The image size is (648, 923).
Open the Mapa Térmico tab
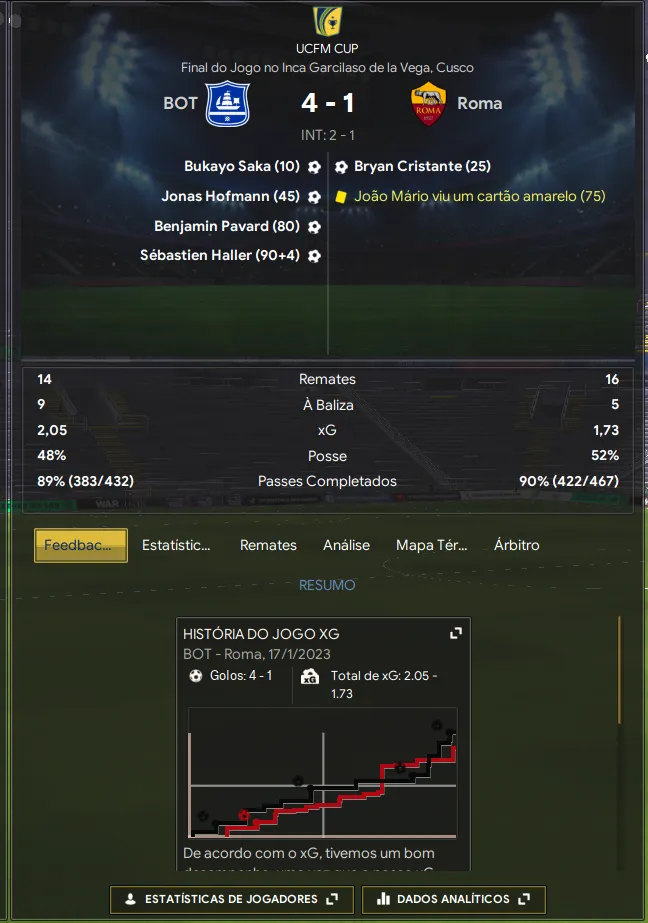click(431, 545)
